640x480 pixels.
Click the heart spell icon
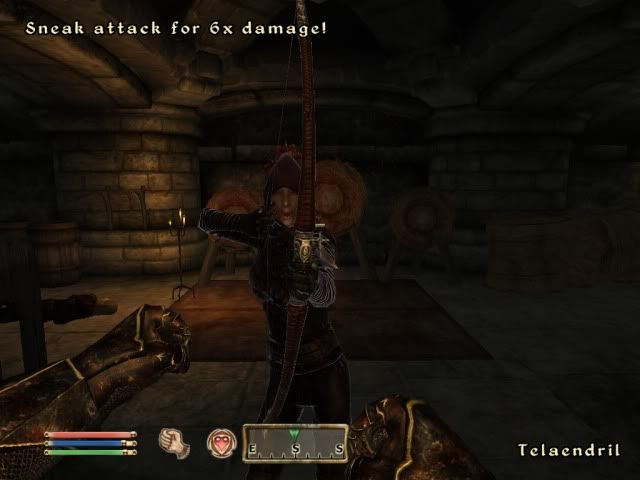tap(220, 442)
